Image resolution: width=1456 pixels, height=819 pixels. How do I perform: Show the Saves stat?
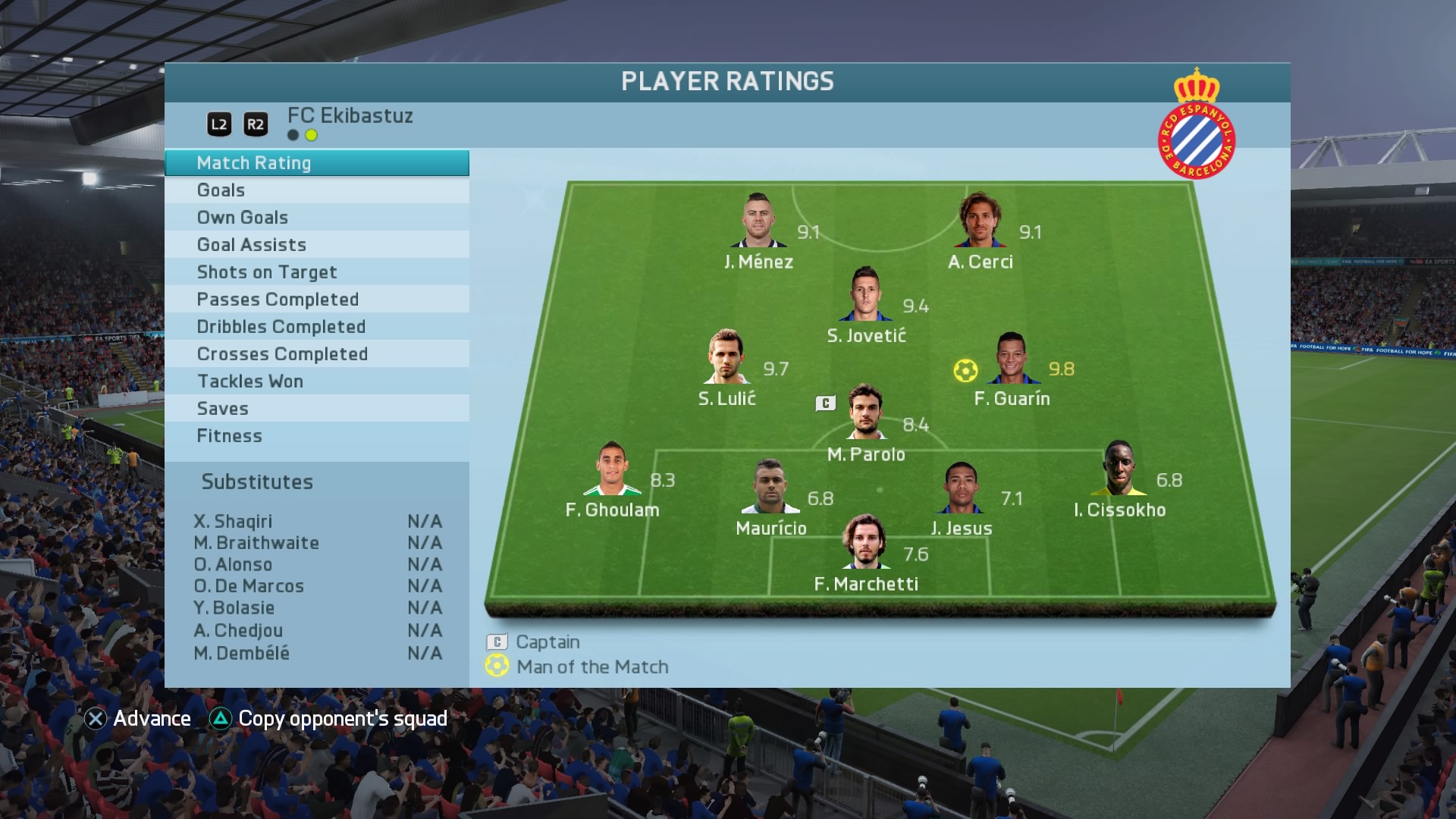click(316, 409)
